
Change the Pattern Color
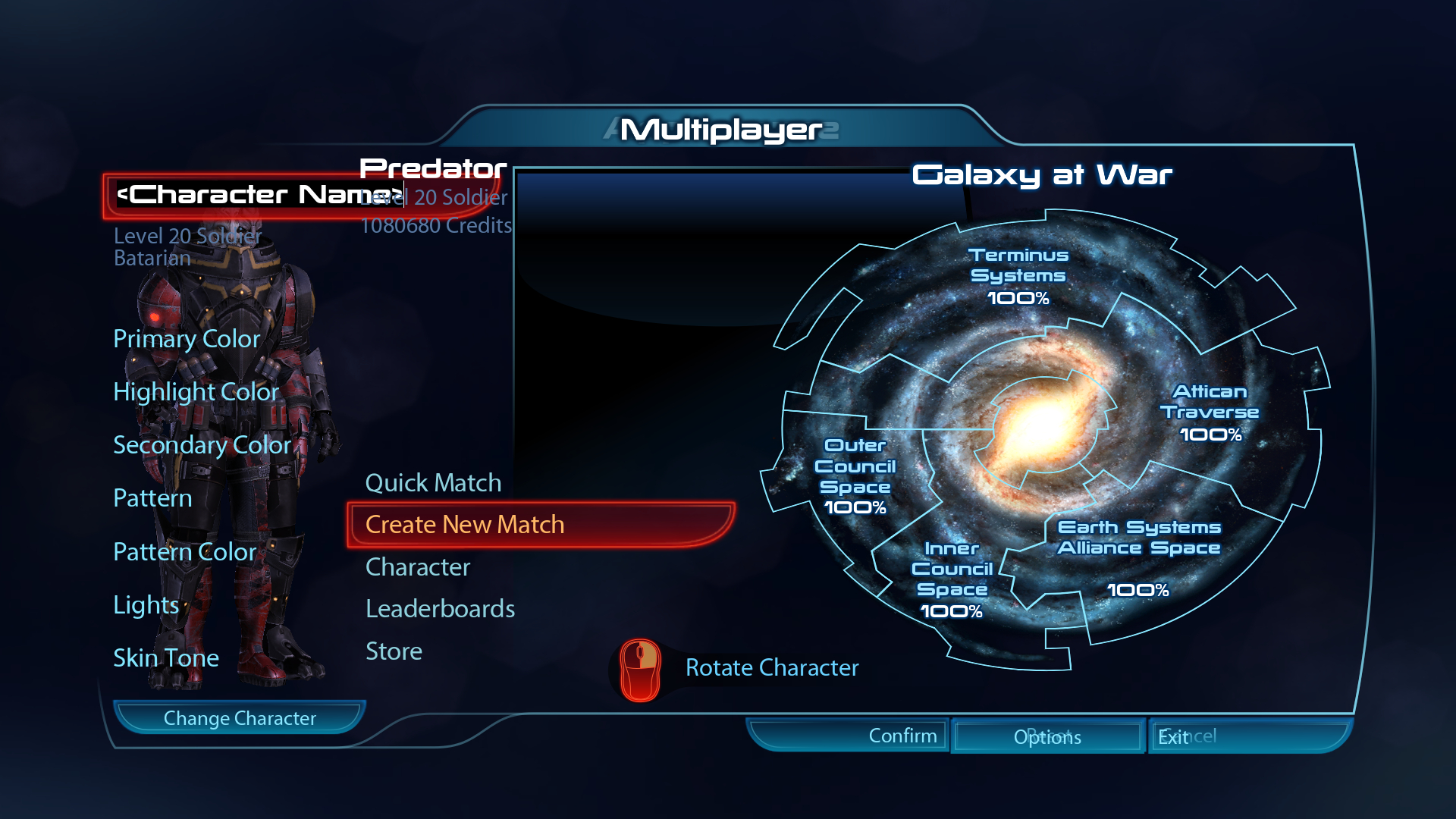(185, 552)
